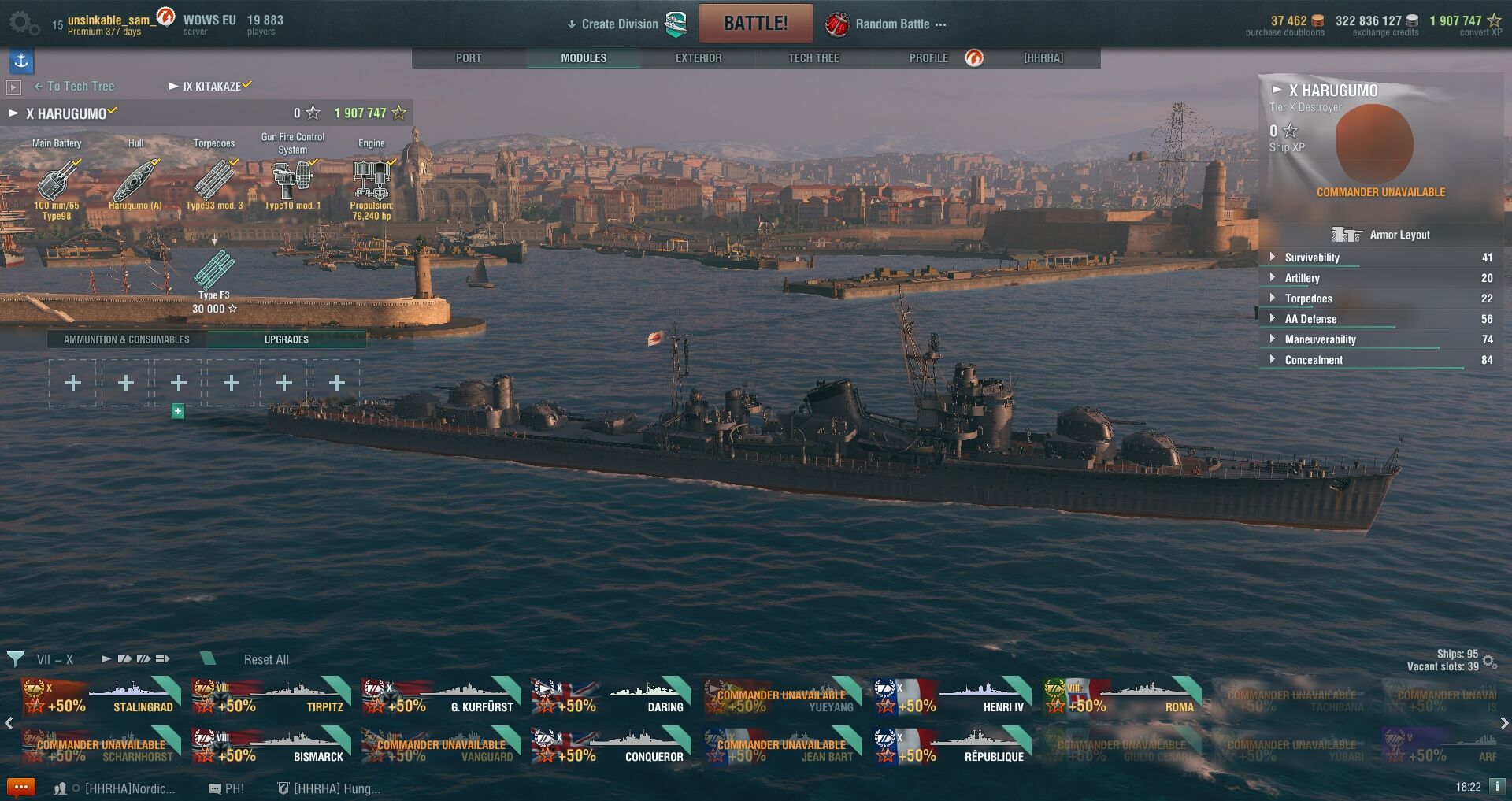This screenshot has height=801, width=1512.
Task: Open the EXTERIOR tab
Action: [699, 58]
